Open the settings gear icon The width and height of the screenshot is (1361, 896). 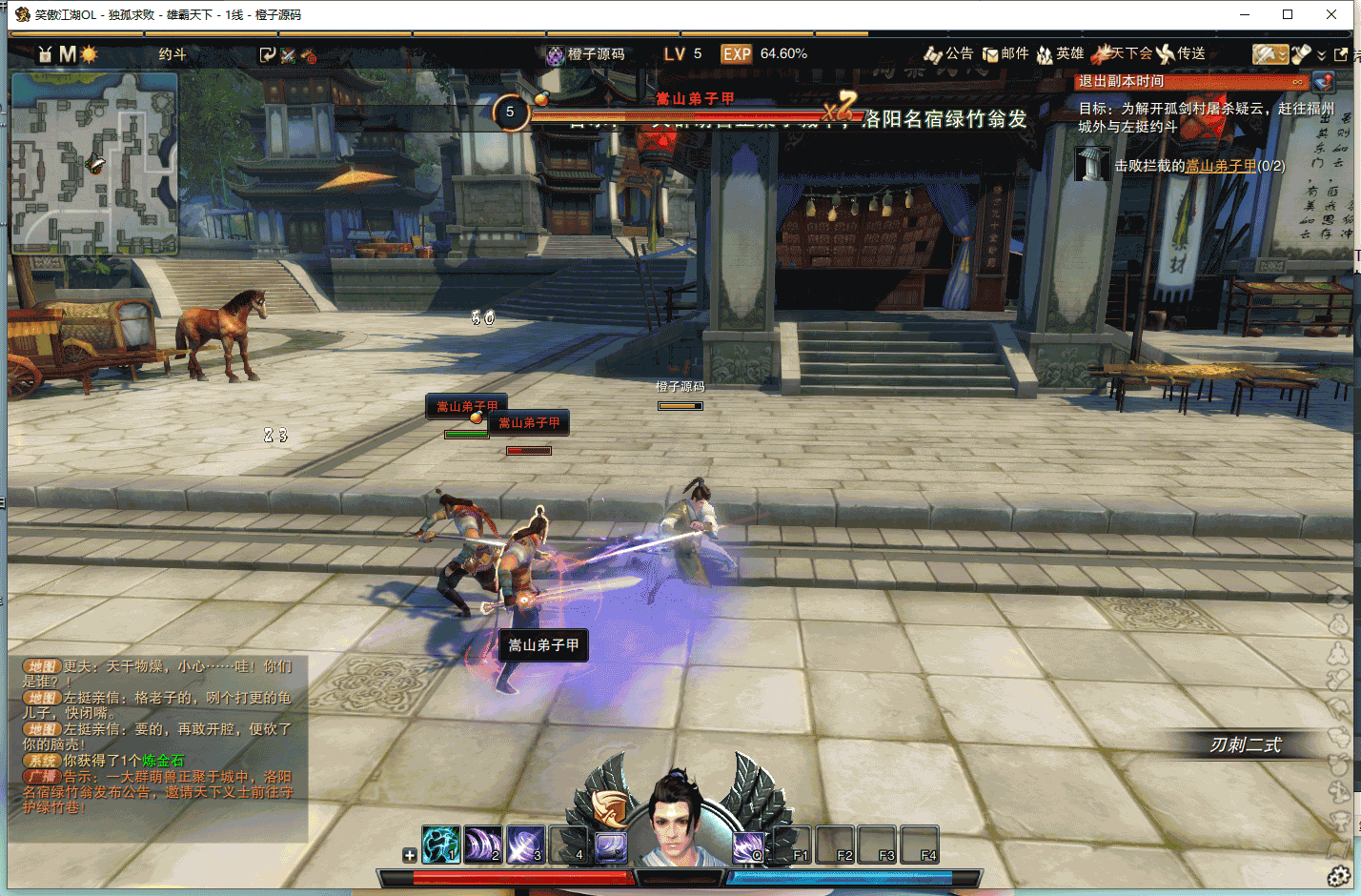[1339, 876]
